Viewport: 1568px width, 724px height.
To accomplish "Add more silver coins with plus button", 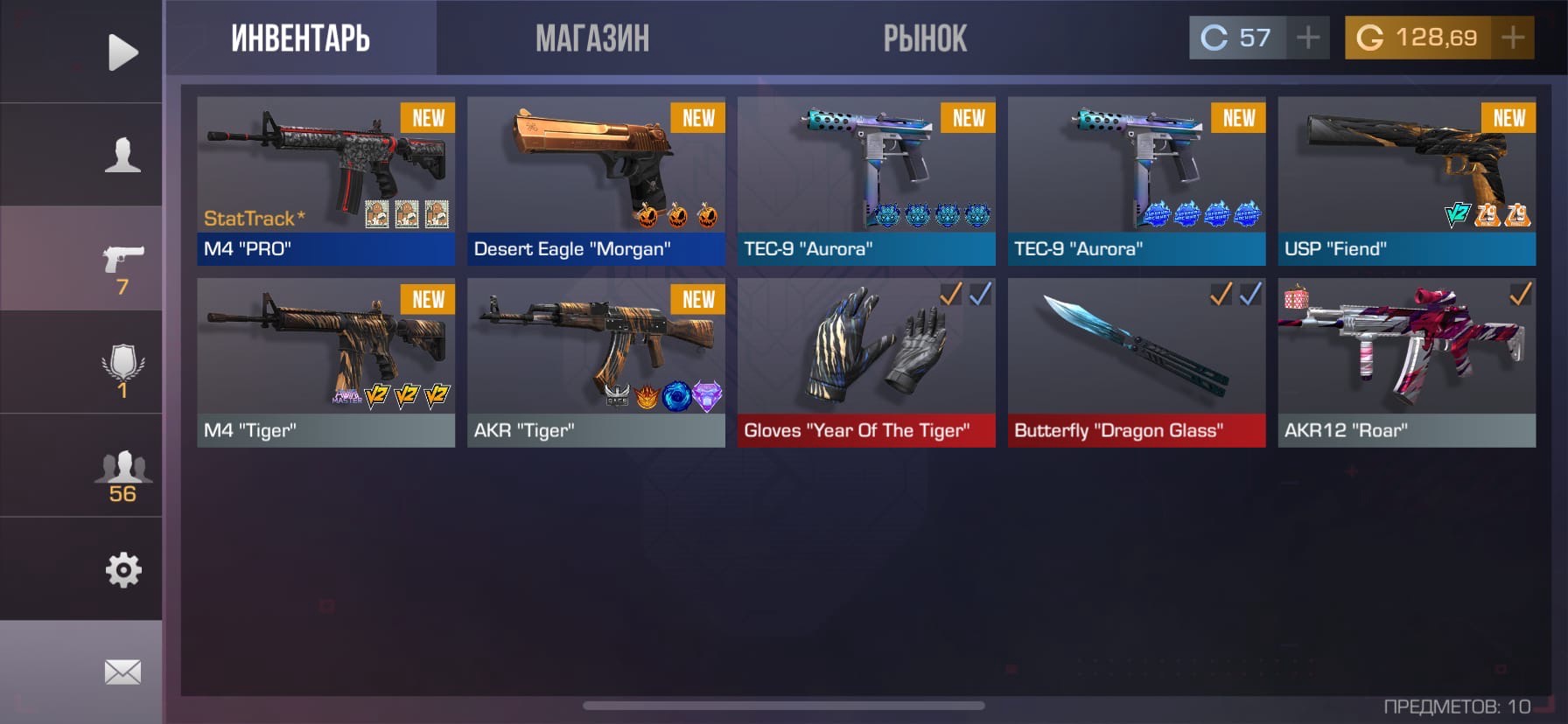I will pos(1308,38).
